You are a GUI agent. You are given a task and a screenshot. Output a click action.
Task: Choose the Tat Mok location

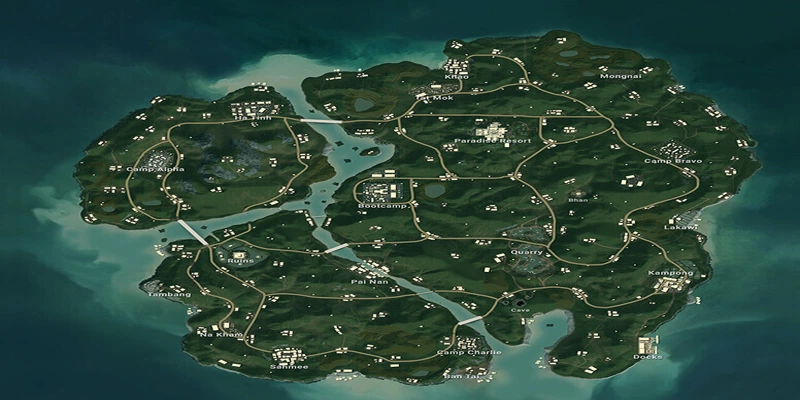437,99
